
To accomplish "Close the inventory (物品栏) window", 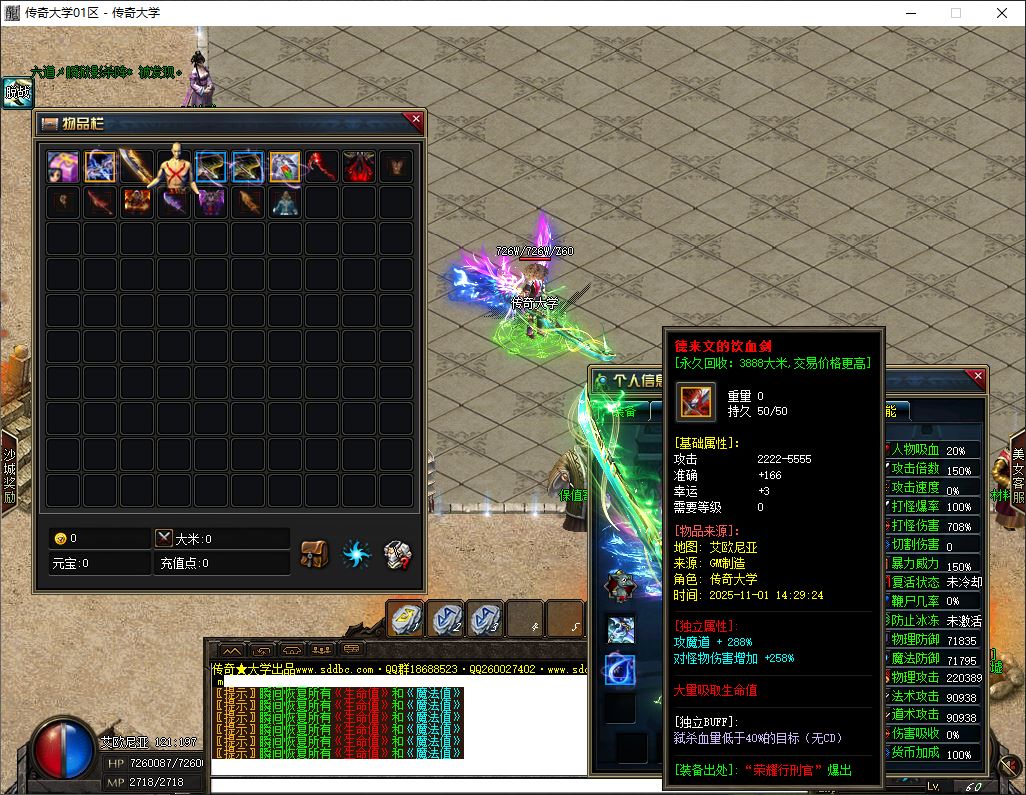I will (415, 121).
